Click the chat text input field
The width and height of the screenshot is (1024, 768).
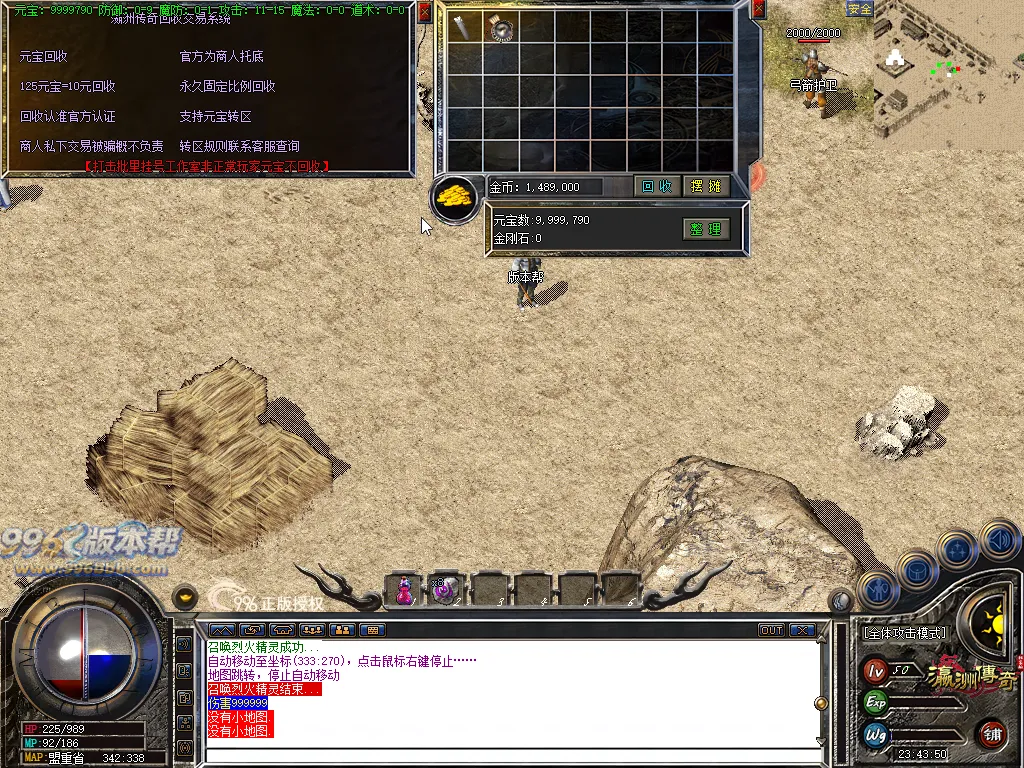pyautogui.click(x=510, y=755)
